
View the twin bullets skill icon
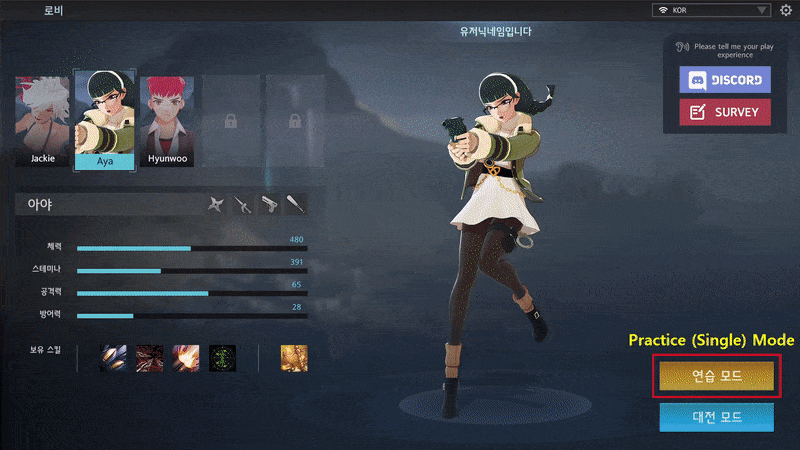click(113, 357)
